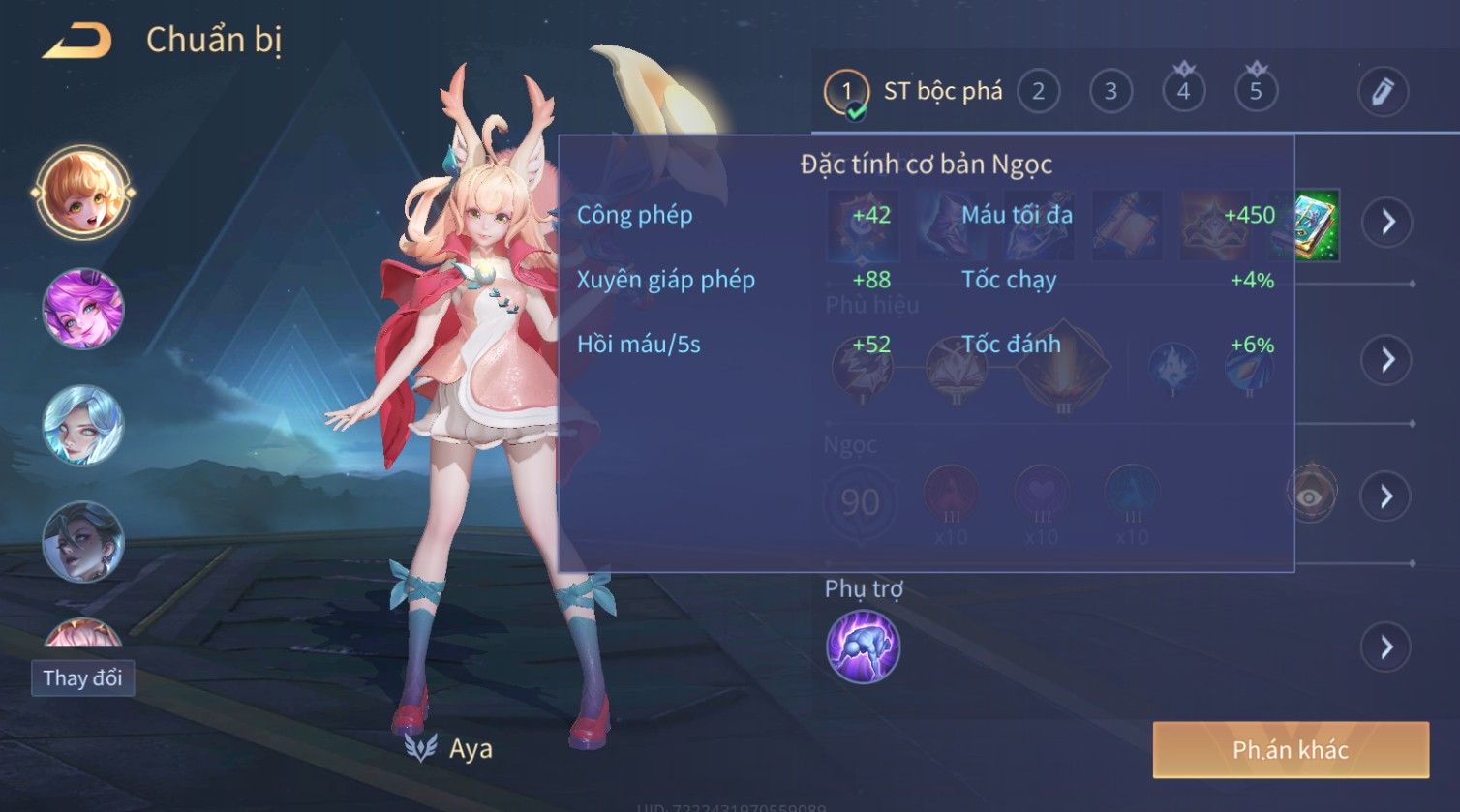Edit the loadout name with pencil icon
Image resolution: width=1460 pixels, height=812 pixels.
[x=1382, y=92]
